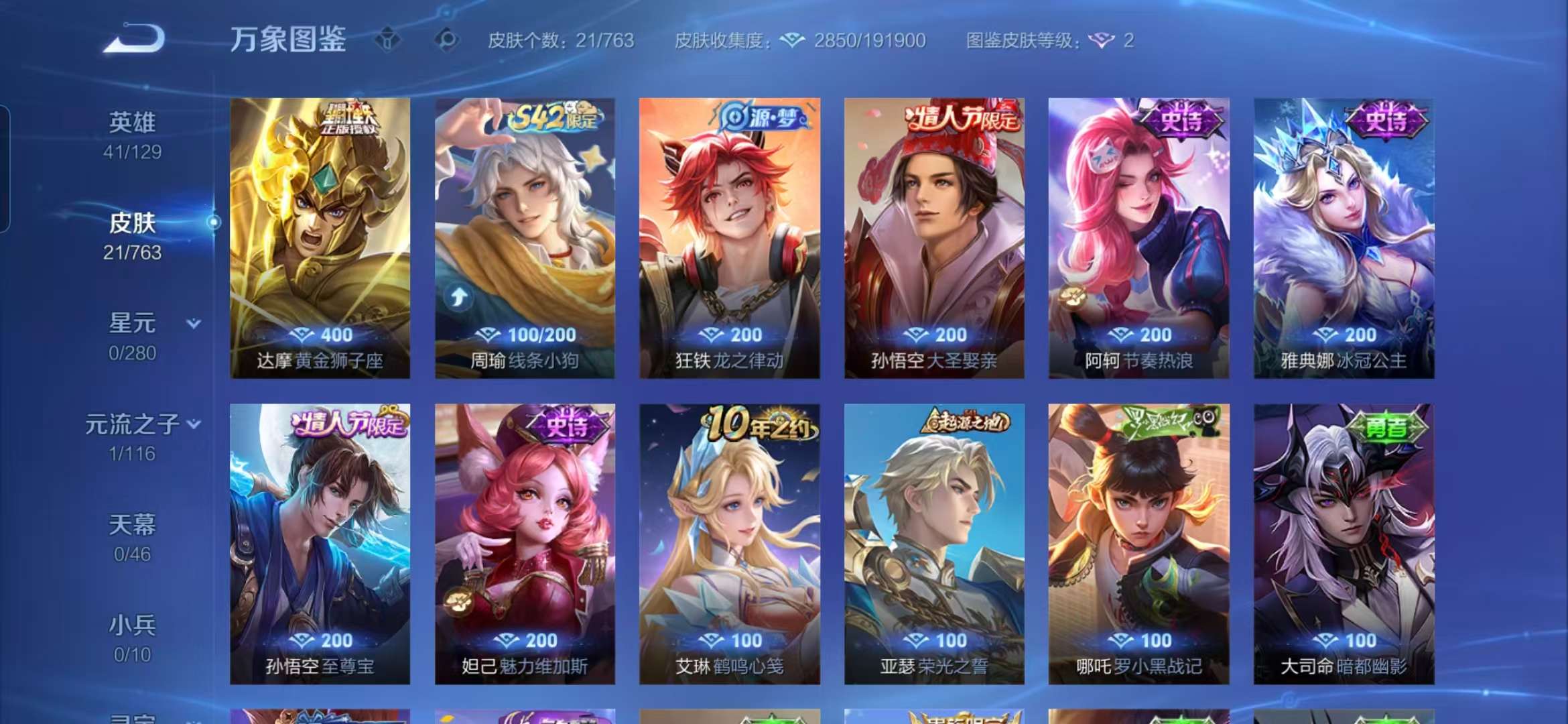Click the gem icon next to 皮肤收集度

793,40
